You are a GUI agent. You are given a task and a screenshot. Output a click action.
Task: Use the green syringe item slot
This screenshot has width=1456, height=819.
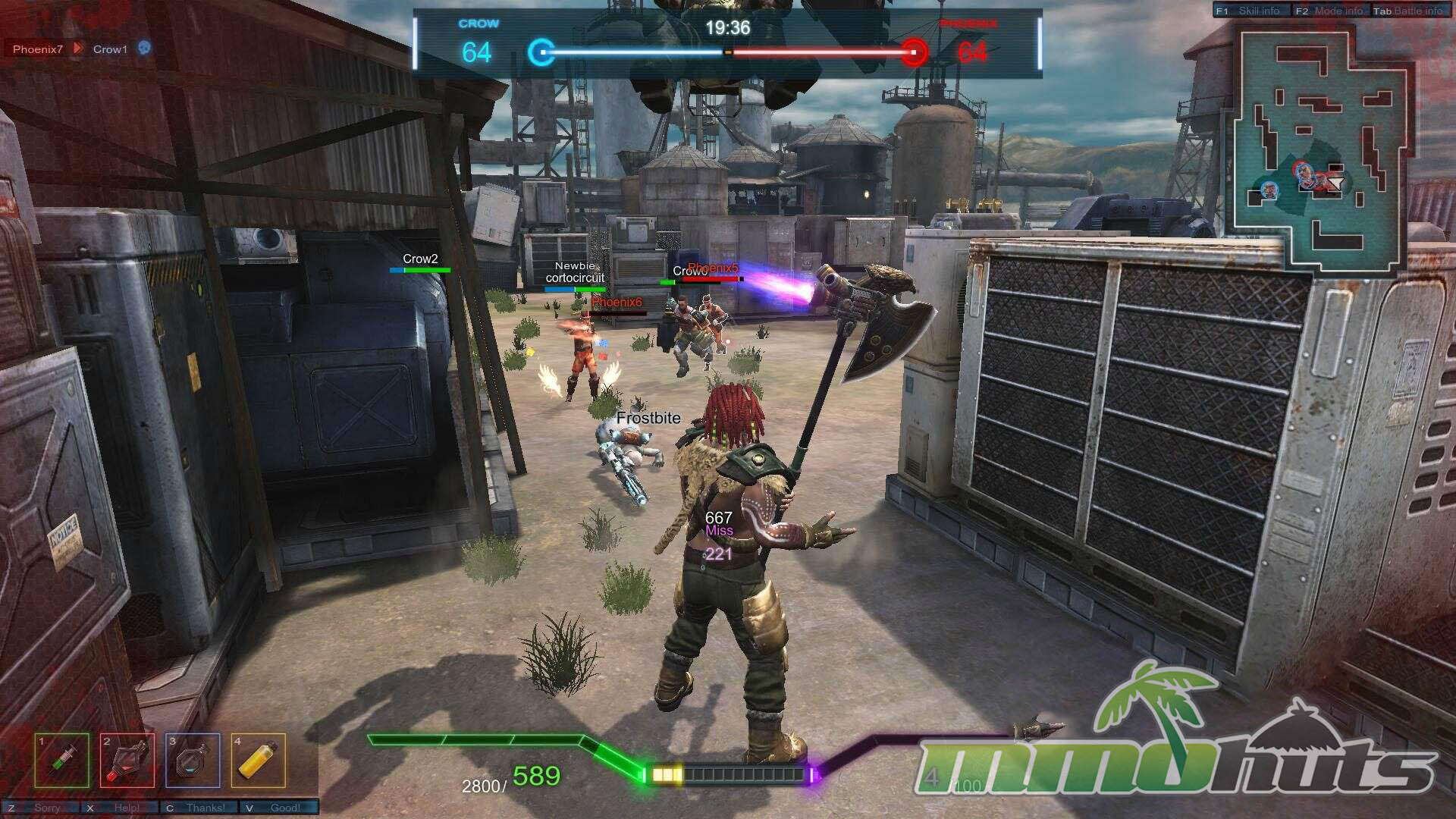[61, 760]
